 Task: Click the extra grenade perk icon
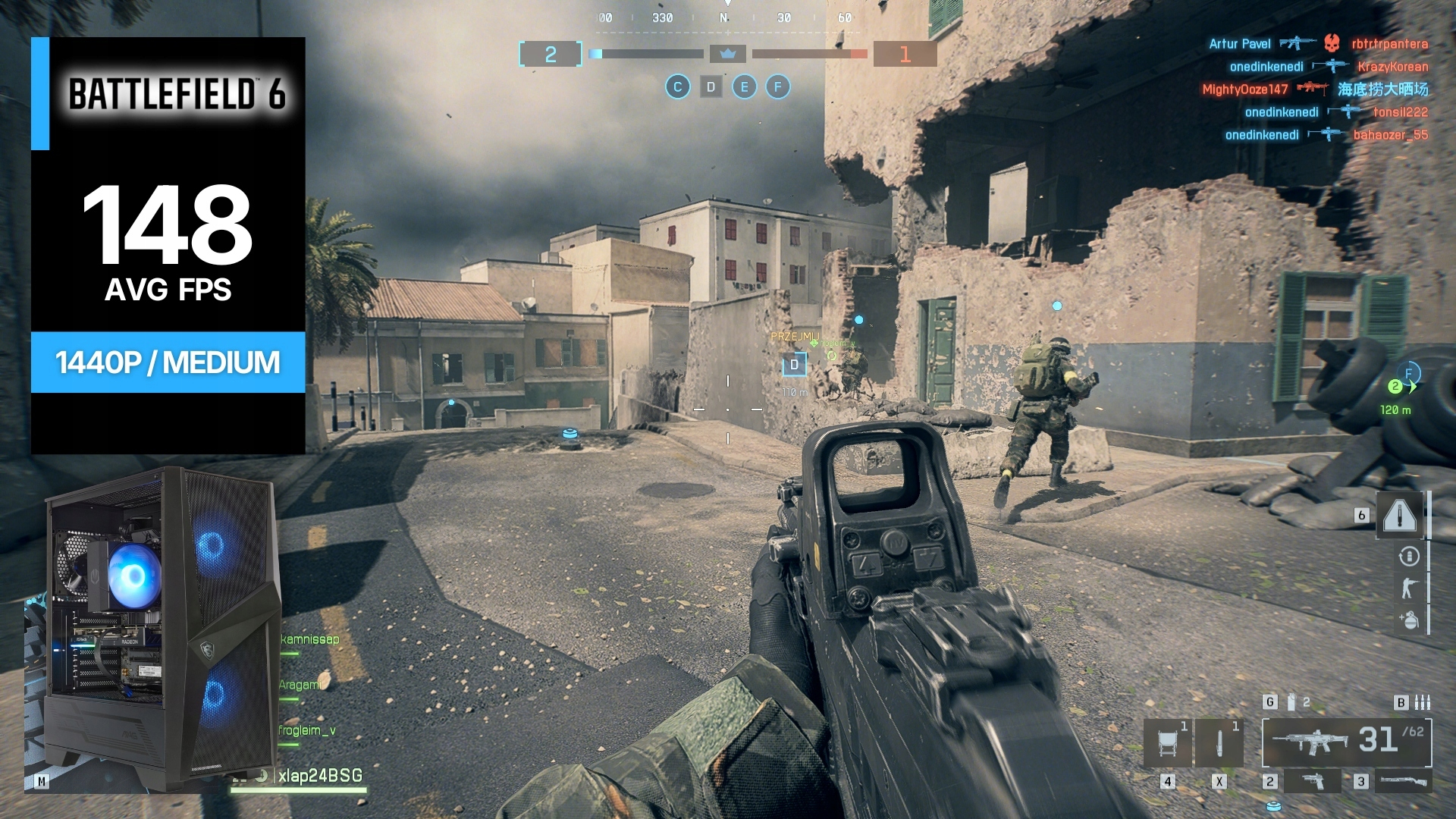tap(1409, 620)
